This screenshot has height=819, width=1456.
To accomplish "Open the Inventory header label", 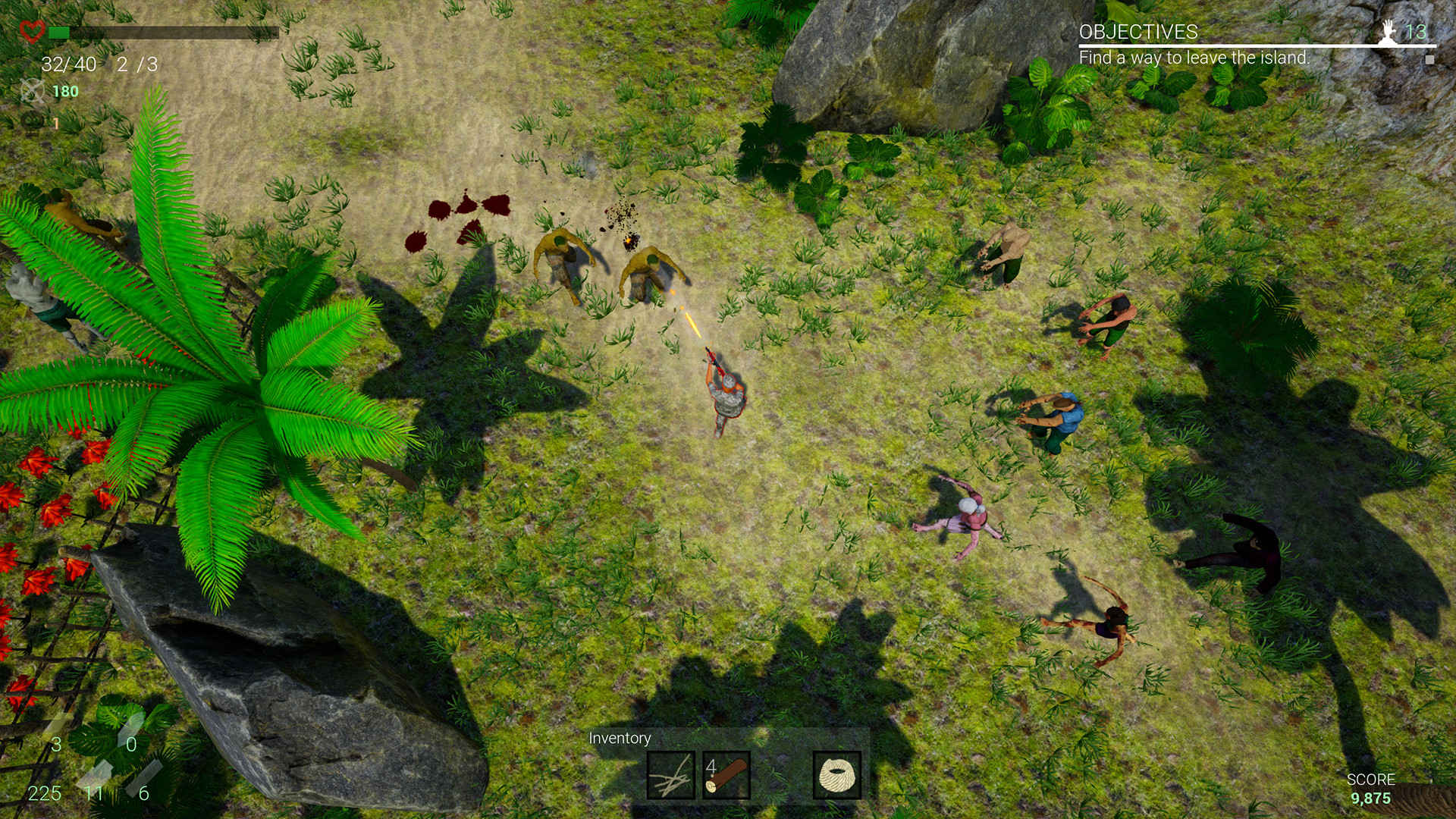I will pos(620,738).
